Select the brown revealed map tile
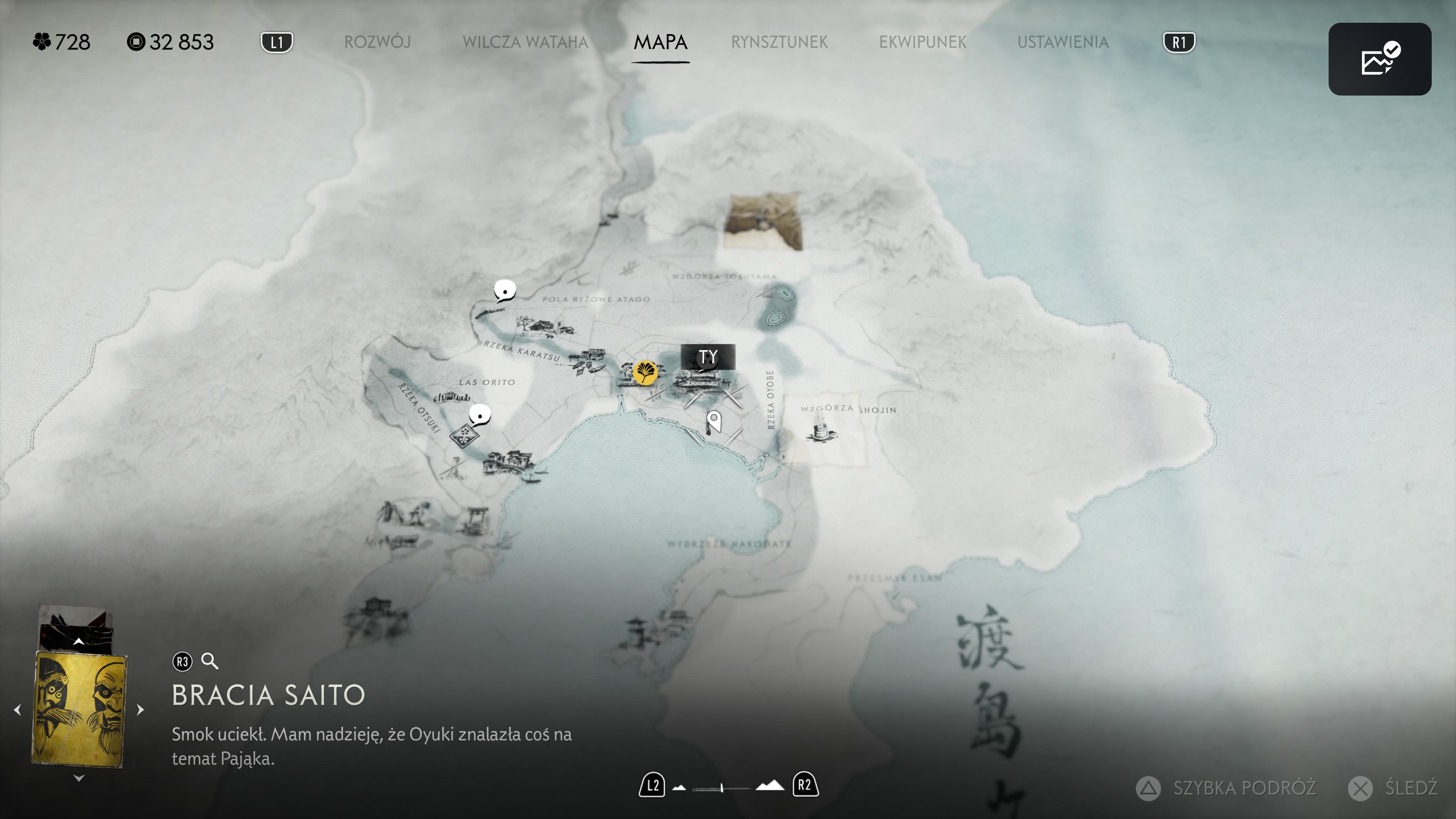Viewport: 1456px width, 819px height. [x=763, y=221]
